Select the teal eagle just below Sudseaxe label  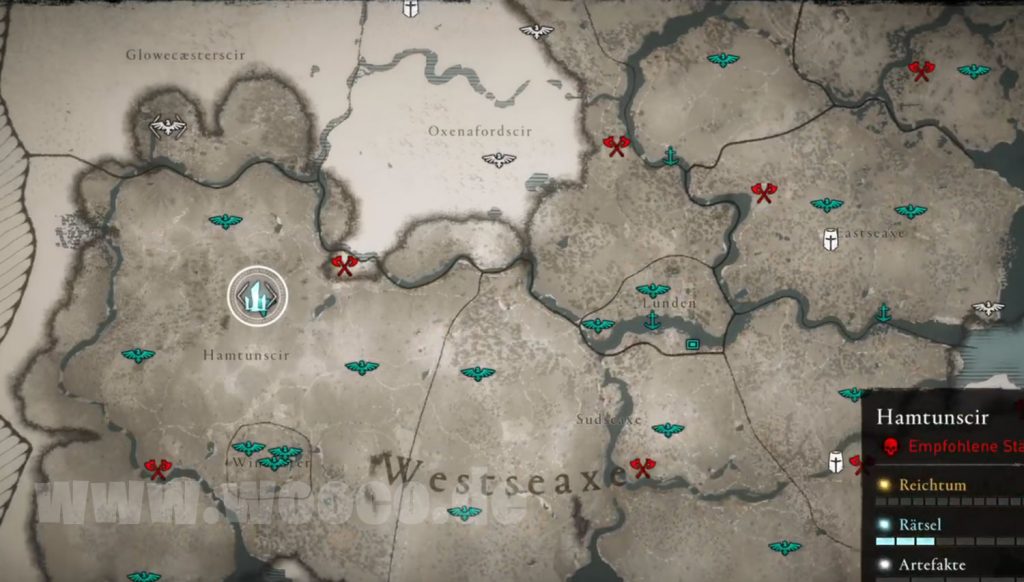pos(668,430)
